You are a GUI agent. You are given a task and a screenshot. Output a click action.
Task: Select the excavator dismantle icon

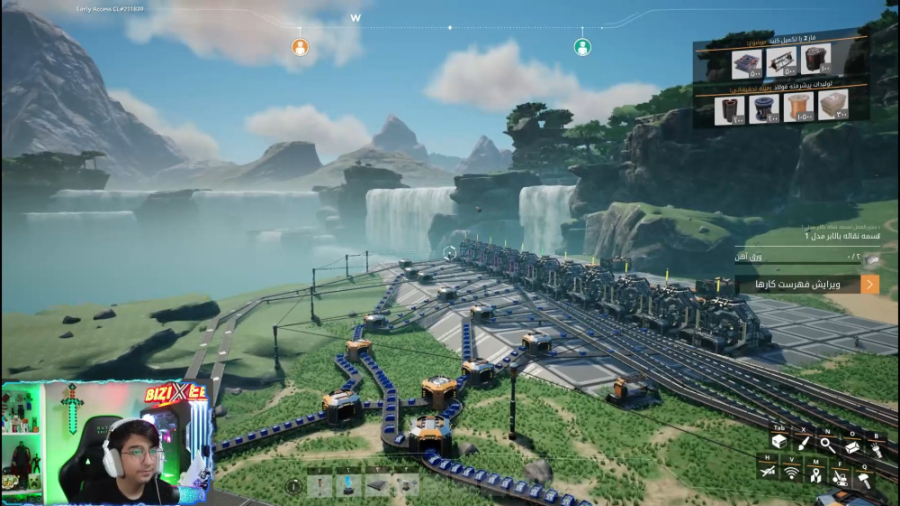pos(842,479)
